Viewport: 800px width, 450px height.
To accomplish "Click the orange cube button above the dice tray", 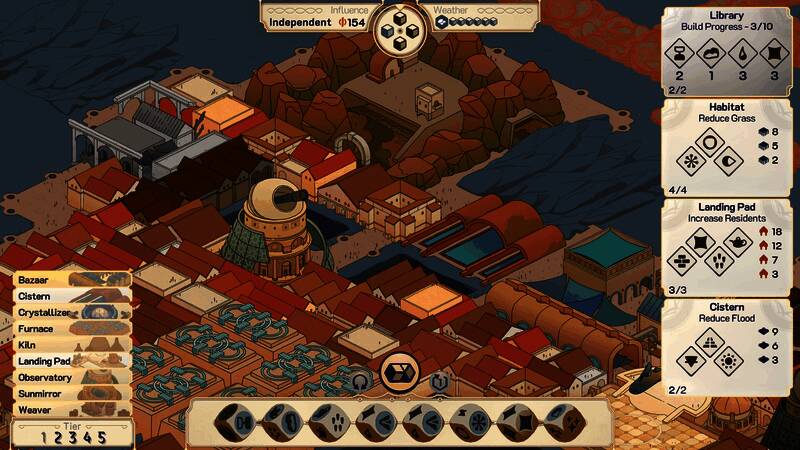I will click(400, 372).
